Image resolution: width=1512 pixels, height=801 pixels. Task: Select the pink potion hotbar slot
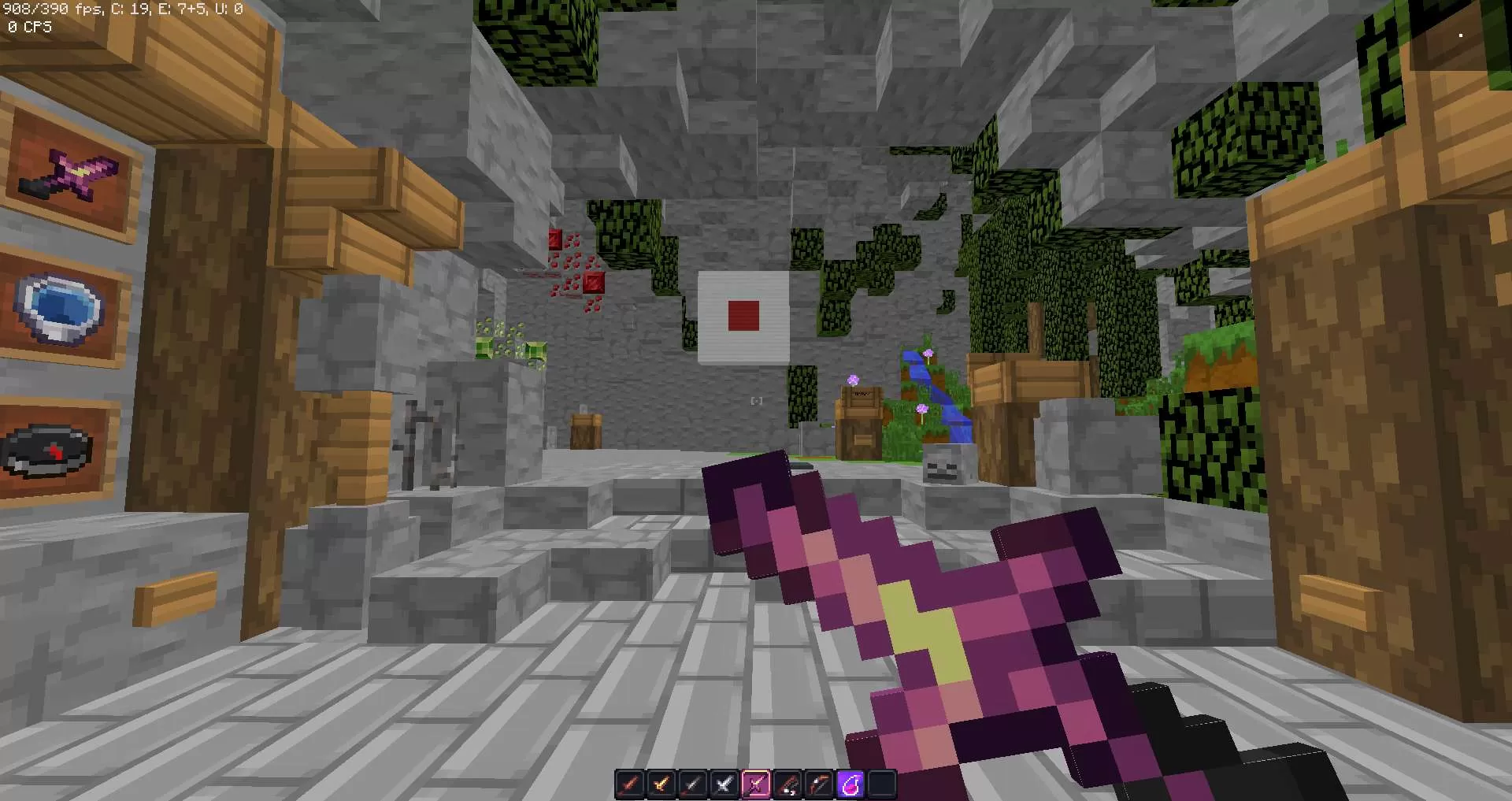pyautogui.click(x=850, y=784)
